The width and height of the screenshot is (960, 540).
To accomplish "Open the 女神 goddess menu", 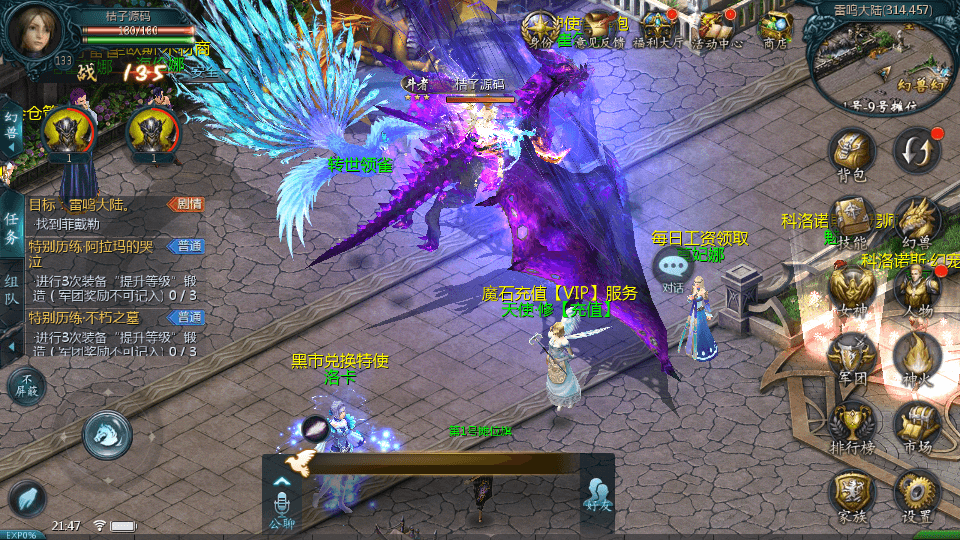I will (852, 289).
